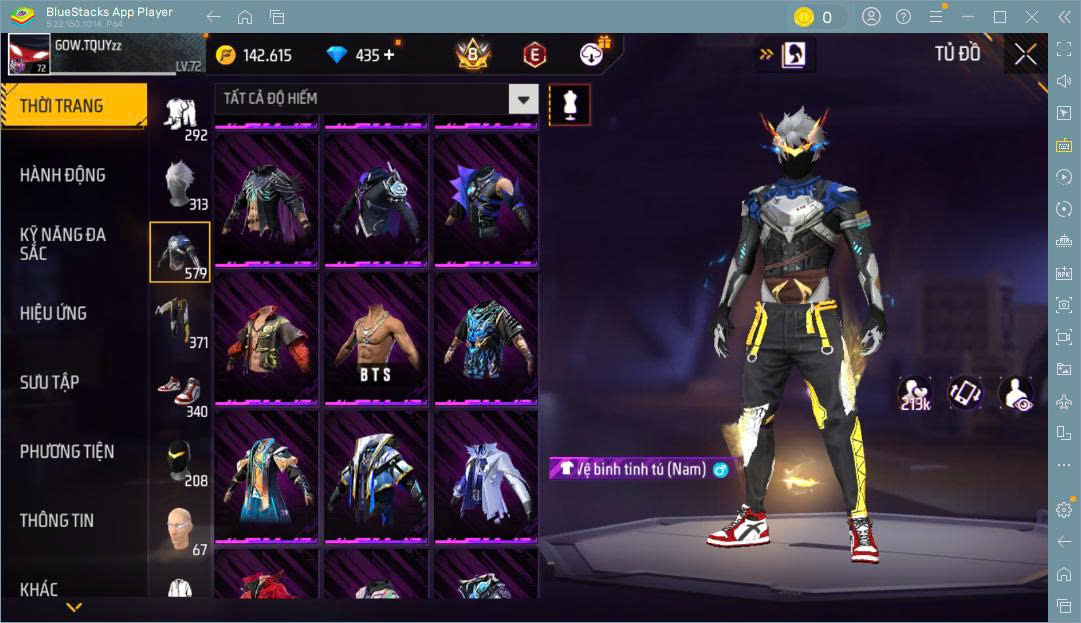Pick the mask subcategory showing 208
The image size is (1081, 623).
[180, 462]
